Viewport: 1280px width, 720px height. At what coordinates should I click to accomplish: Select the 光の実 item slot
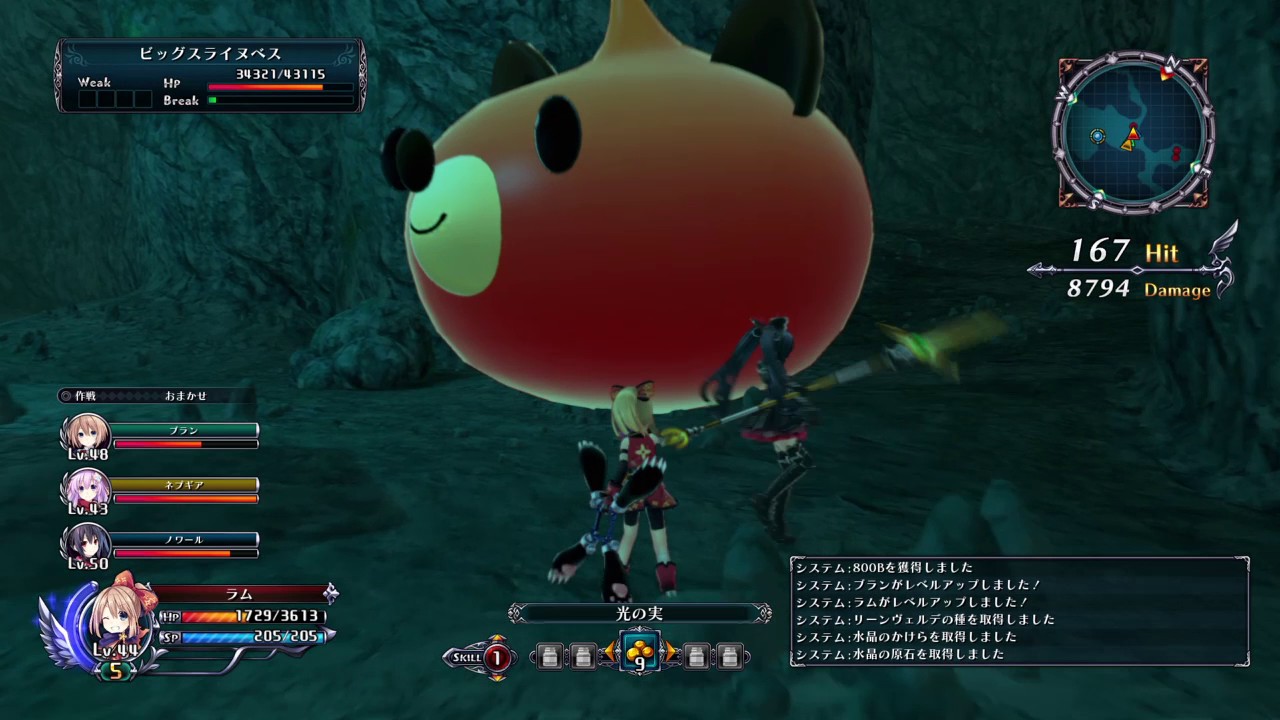click(640, 653)
